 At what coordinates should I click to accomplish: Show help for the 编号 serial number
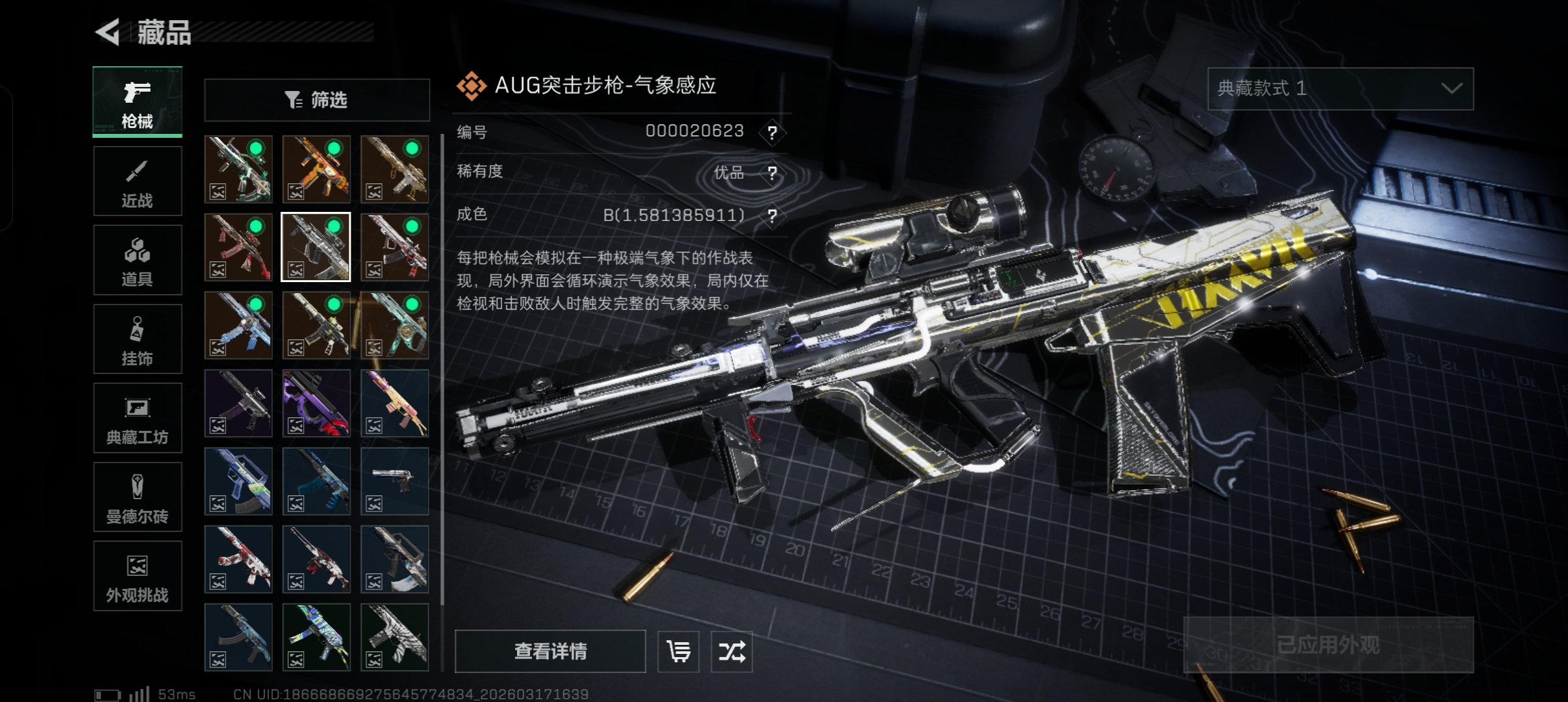[772, 133]
